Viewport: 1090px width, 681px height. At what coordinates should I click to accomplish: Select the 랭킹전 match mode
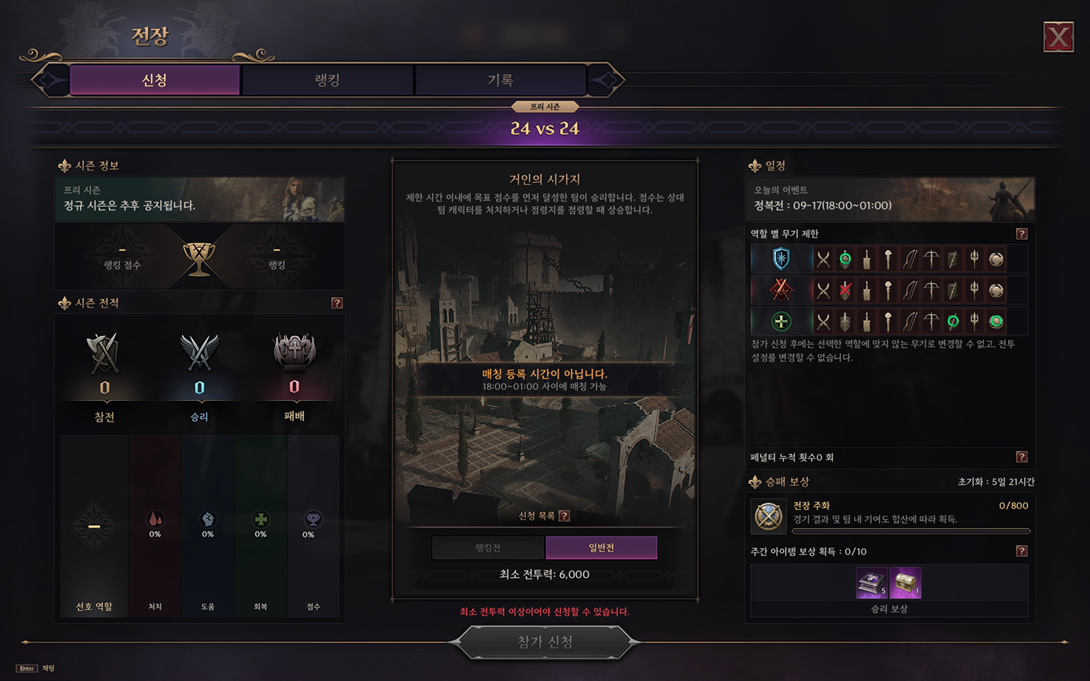[488, 547]
